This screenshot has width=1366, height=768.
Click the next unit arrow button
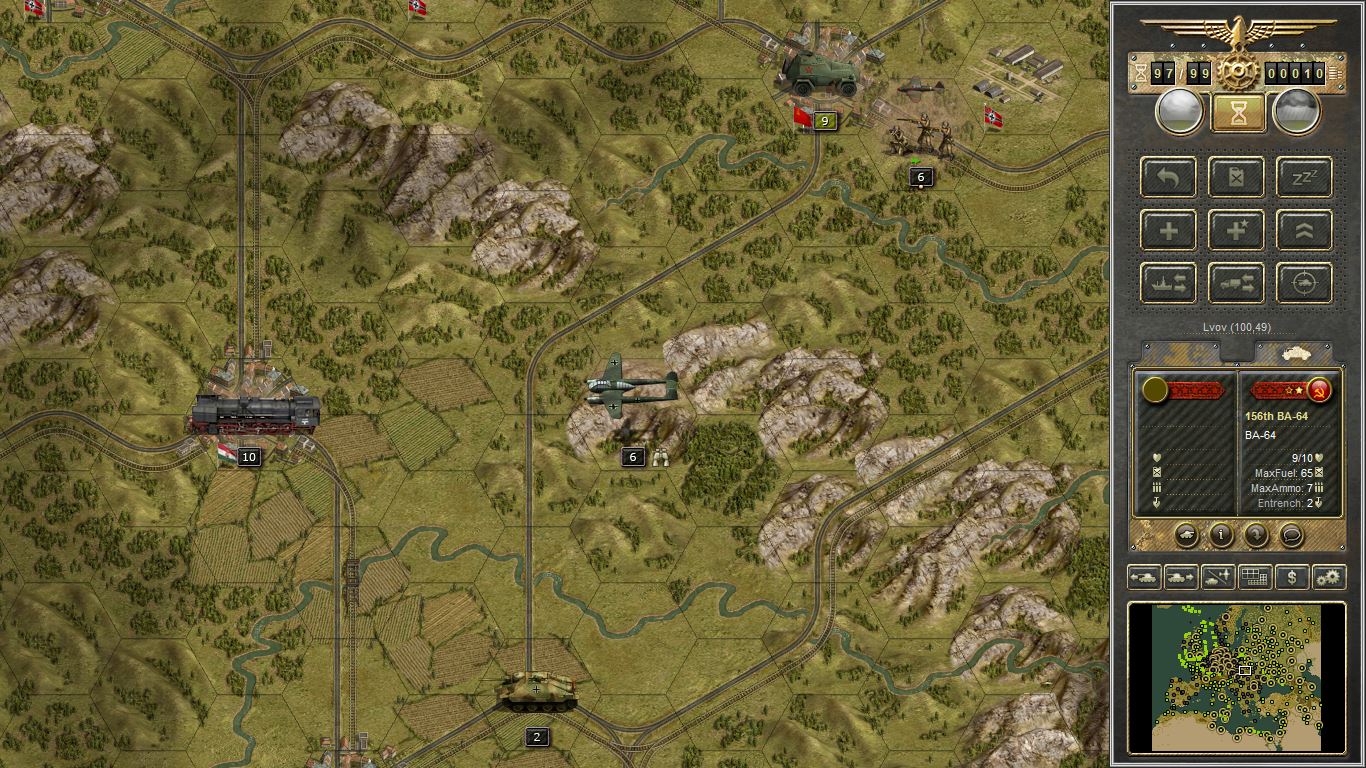point(1179,577)
